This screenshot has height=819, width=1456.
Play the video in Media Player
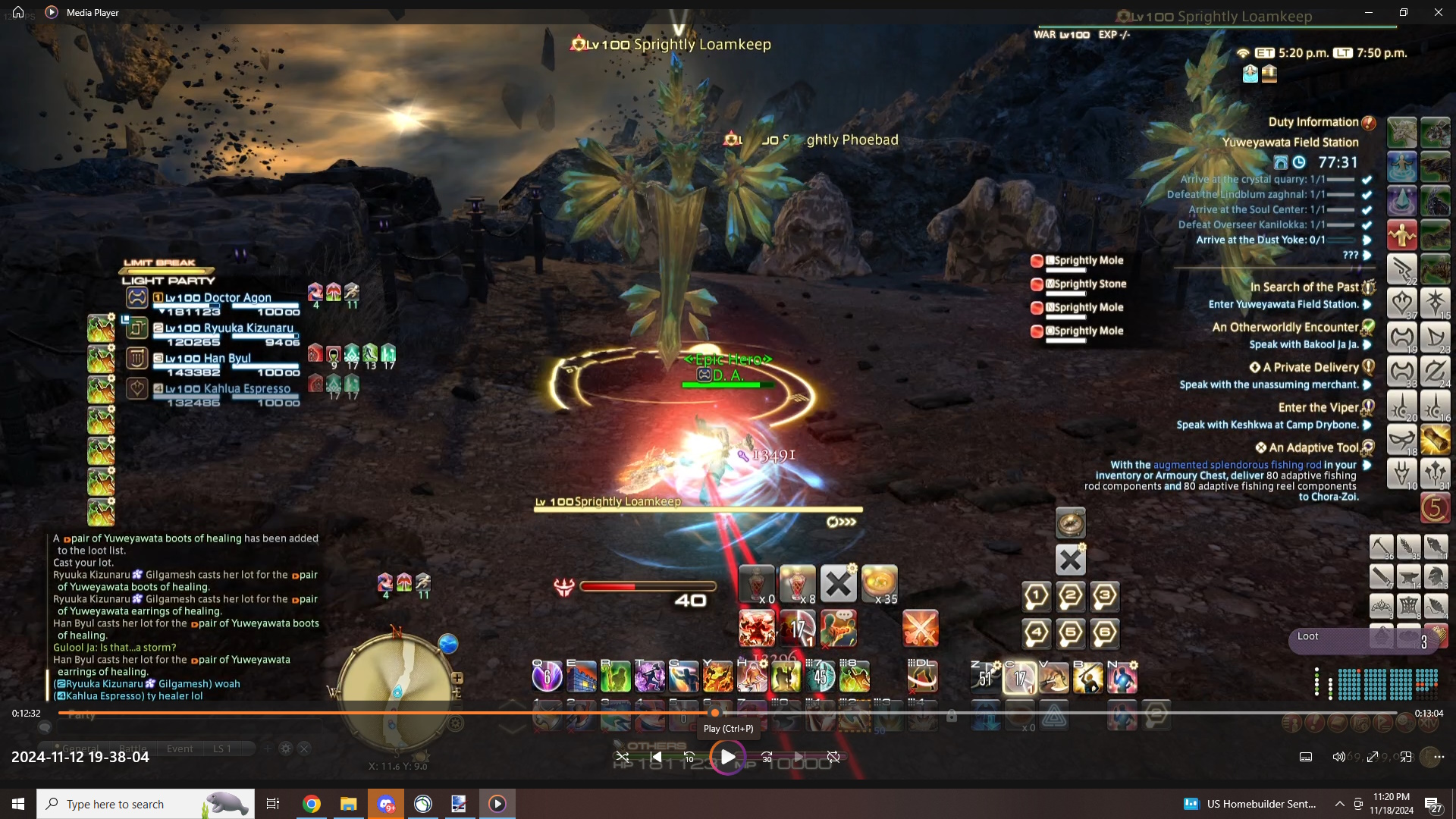(727, 757)
